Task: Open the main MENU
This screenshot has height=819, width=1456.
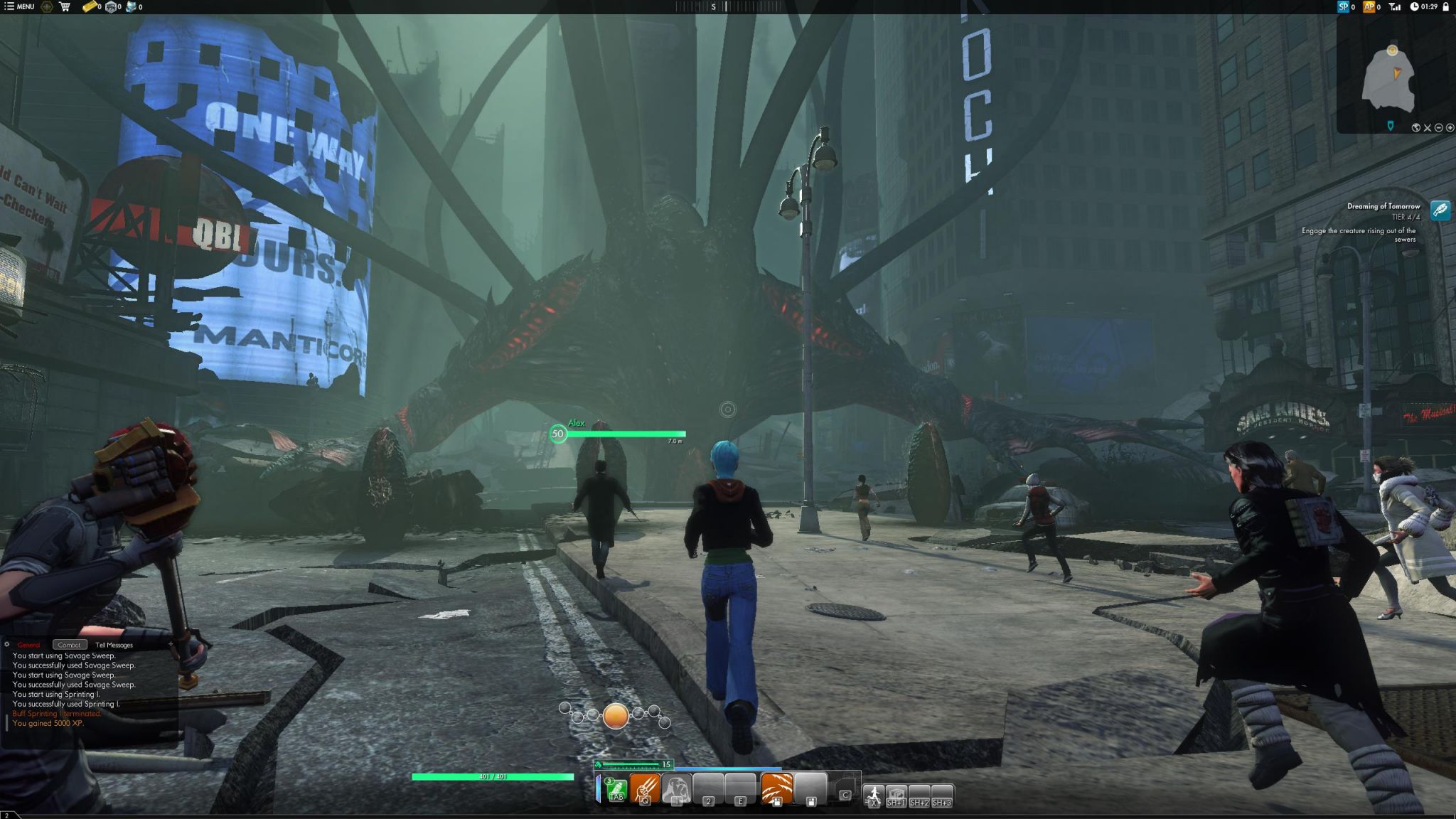Action: pos(19,6)
